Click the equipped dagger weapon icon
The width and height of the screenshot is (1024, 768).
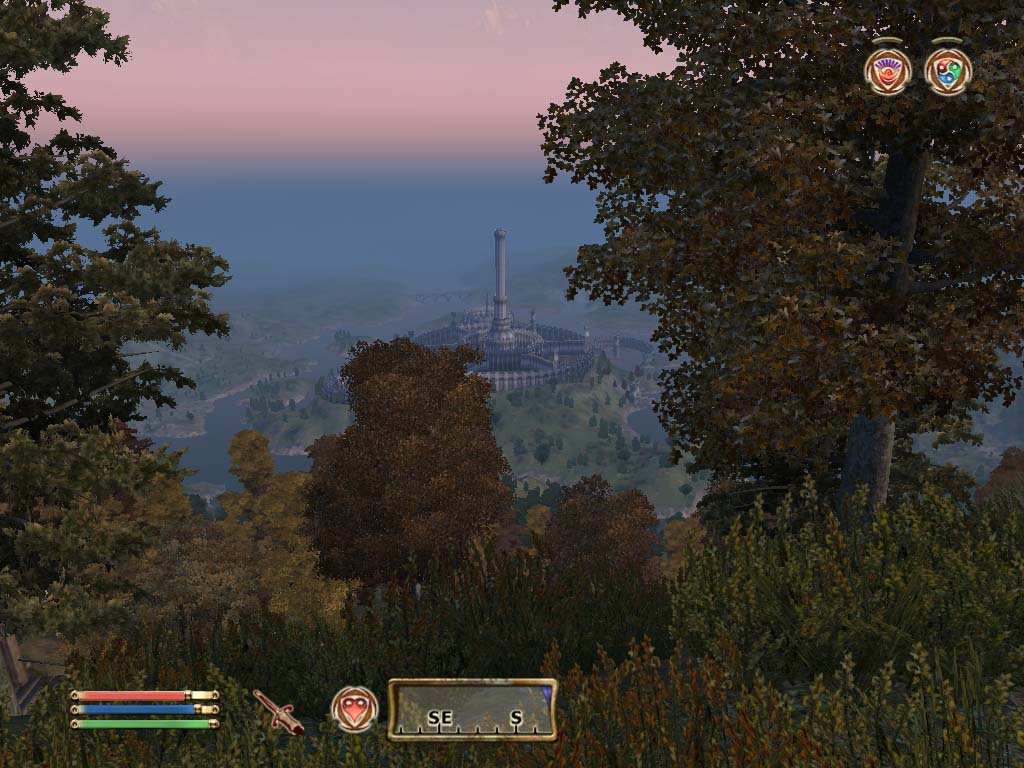click(278, 711)
